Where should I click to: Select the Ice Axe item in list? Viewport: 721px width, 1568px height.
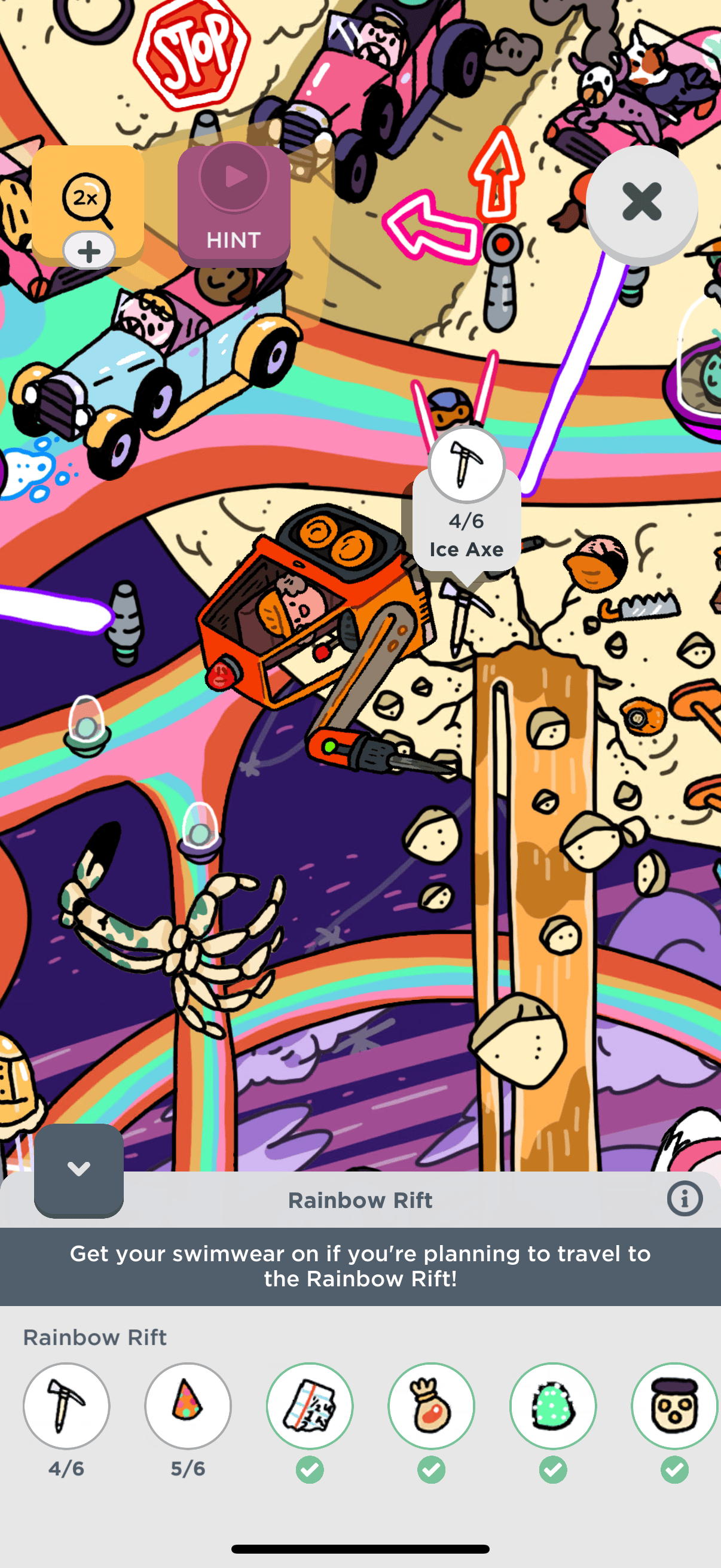66,1406
